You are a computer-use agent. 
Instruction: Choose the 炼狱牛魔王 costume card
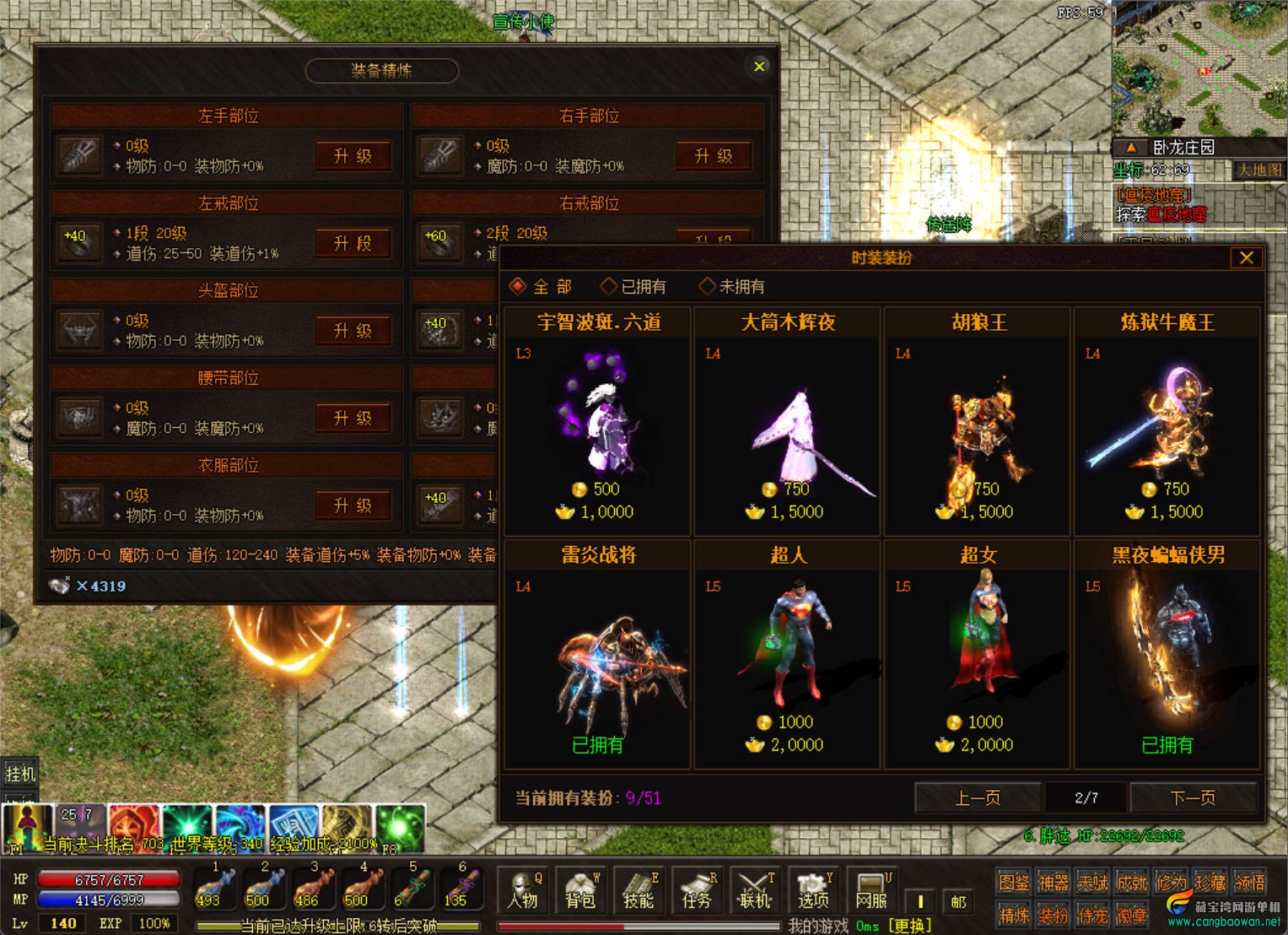pos(1167,422)
